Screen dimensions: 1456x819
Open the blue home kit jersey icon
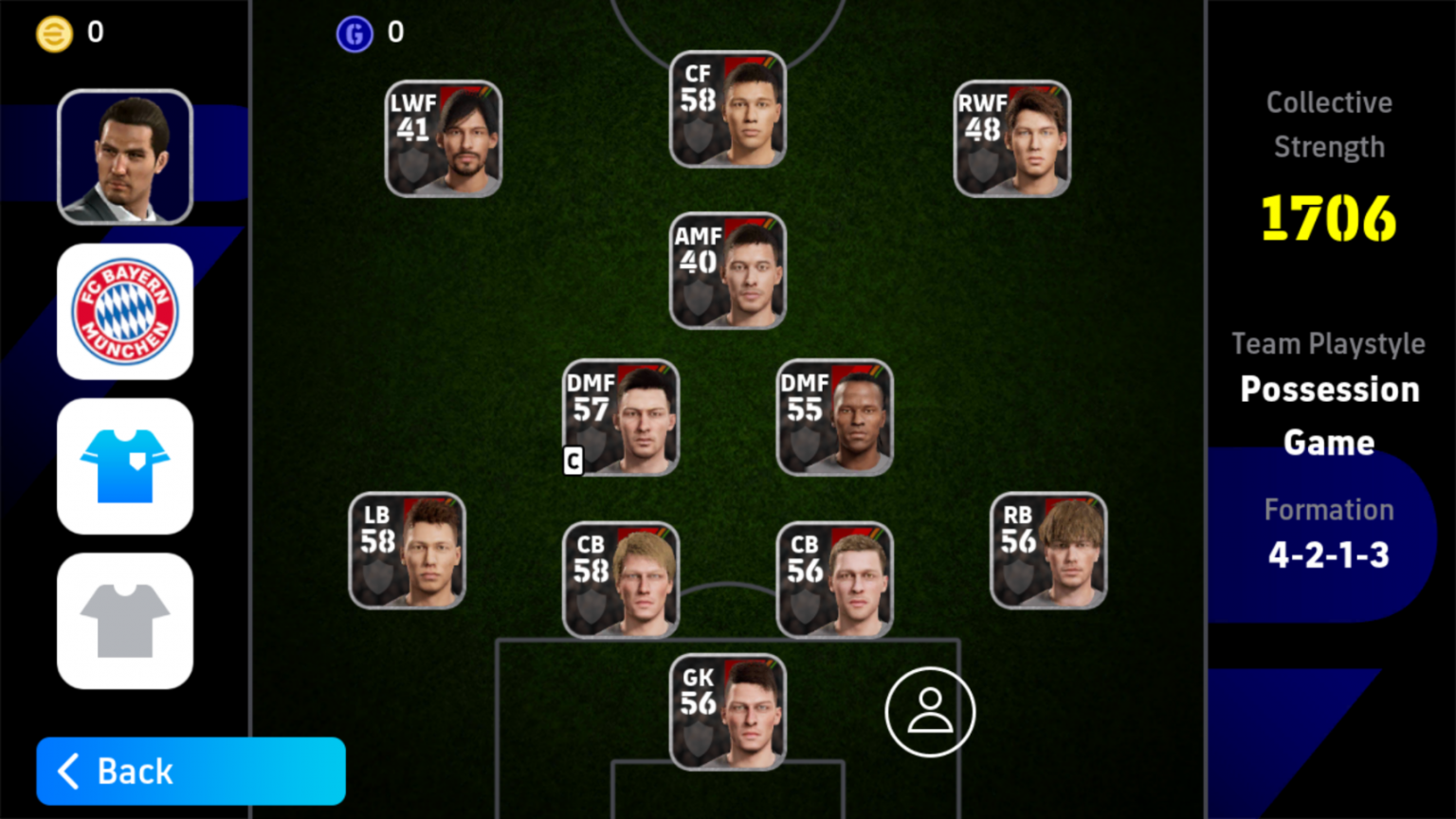click(x=124, y=465)
